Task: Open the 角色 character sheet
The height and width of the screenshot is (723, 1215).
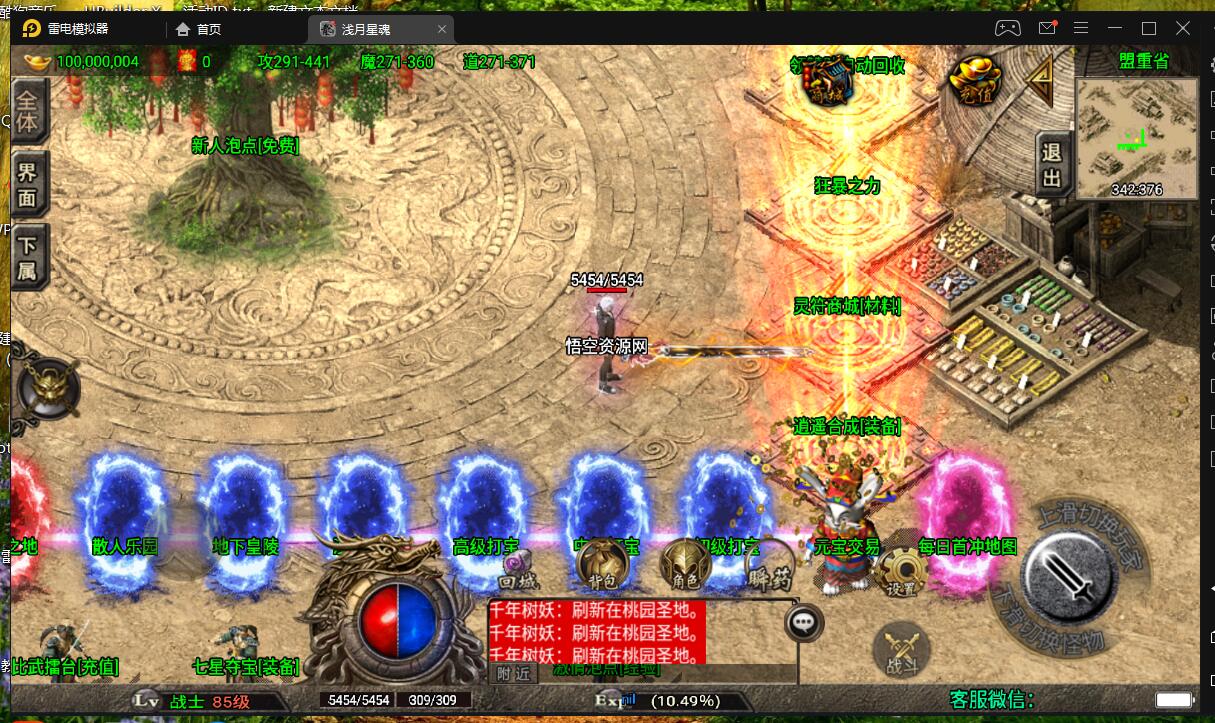Action: click(684, 565)
